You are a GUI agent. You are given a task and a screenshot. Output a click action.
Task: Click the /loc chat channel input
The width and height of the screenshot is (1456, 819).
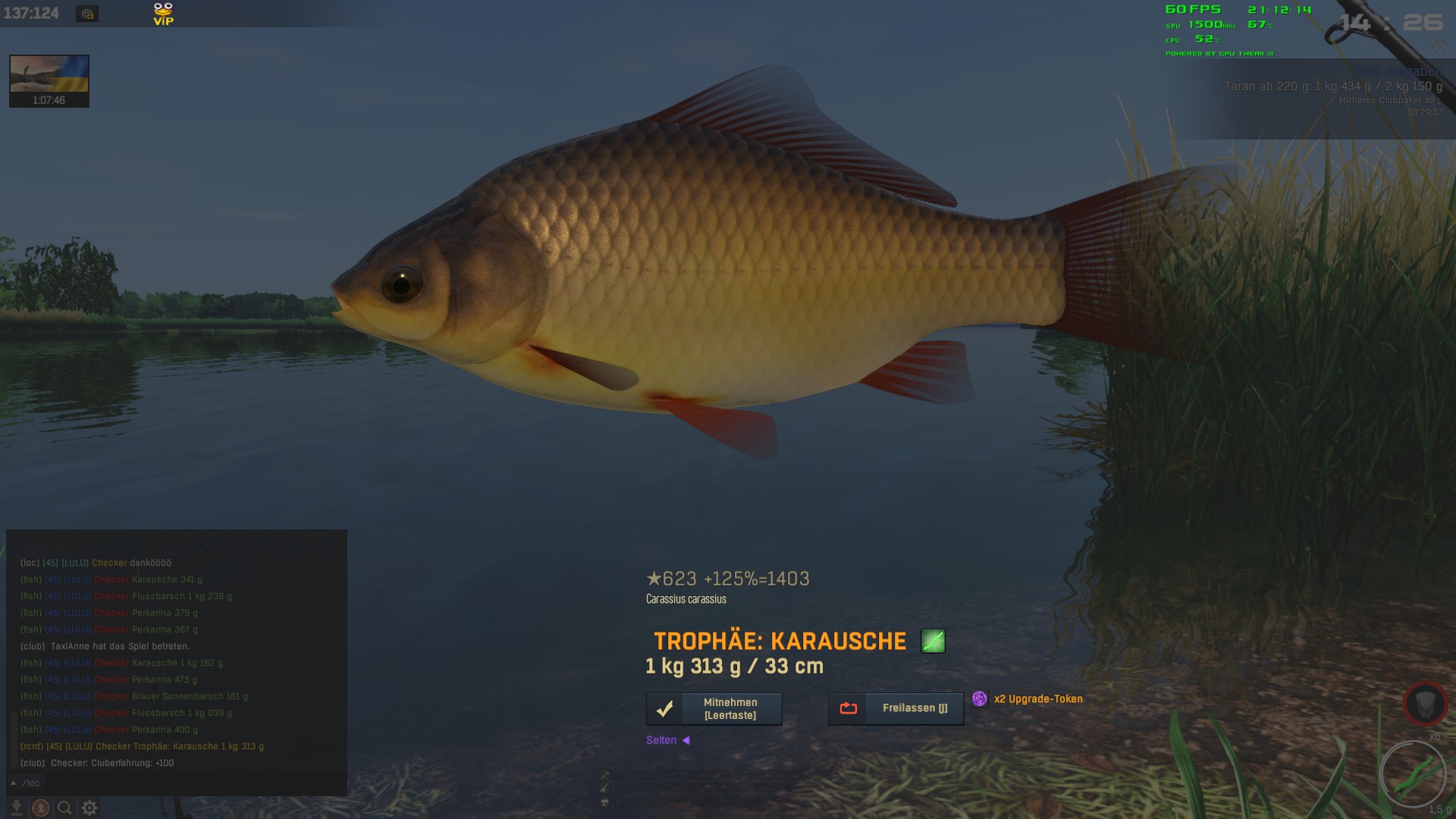click(31, 783)
